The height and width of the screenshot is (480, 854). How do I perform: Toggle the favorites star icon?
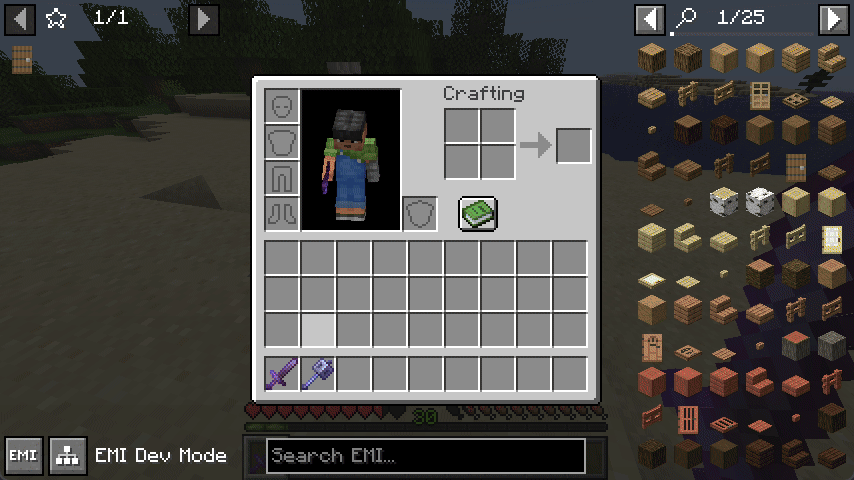click(x=56, y=18)
